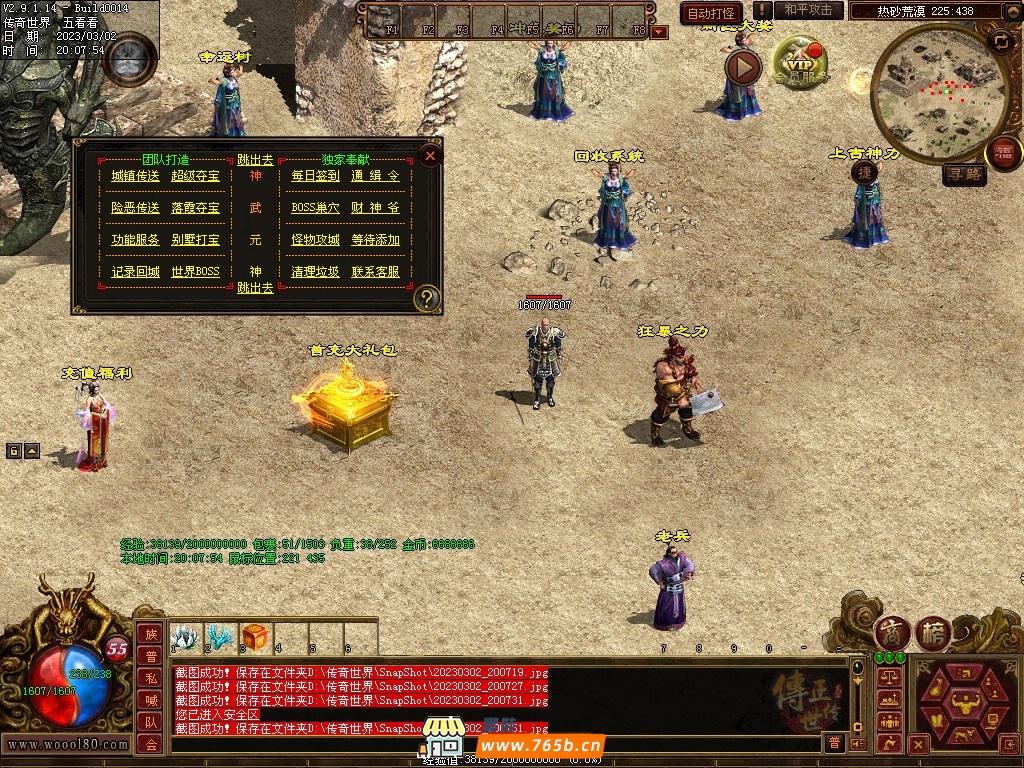
Task: Use the white lotus item in slot 1
Action: click(184, 637)
